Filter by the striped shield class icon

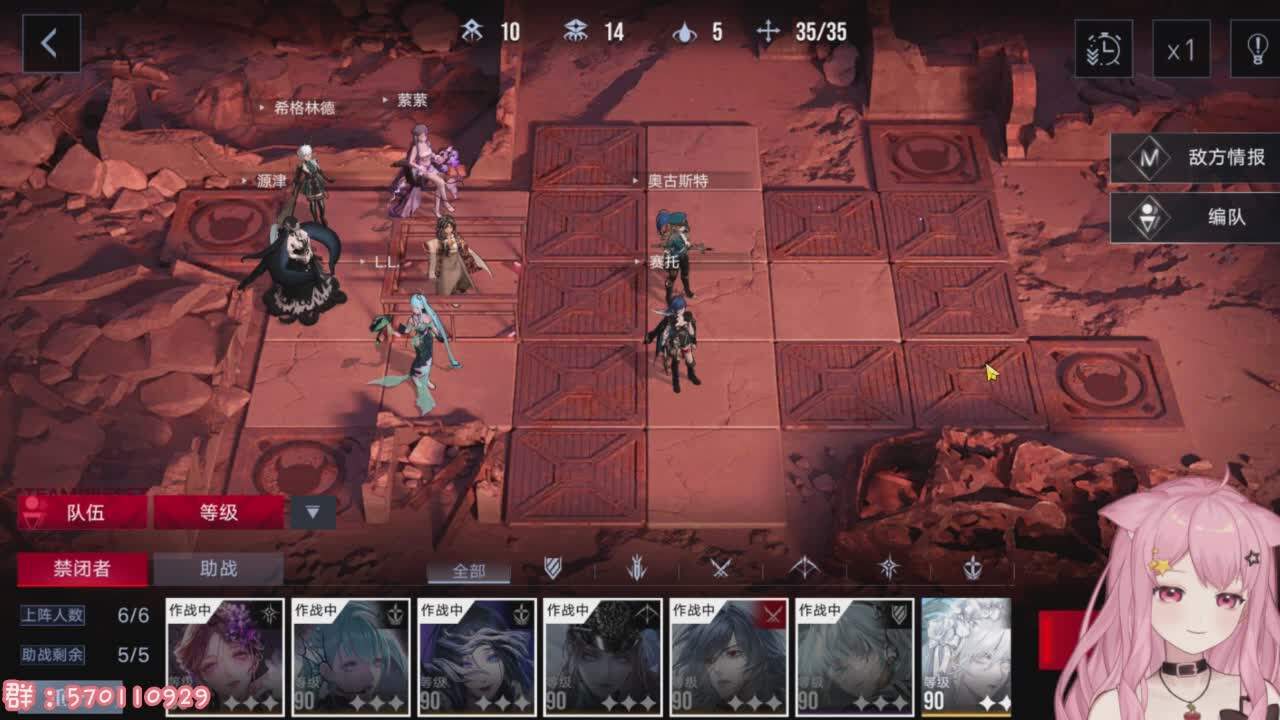coord(553,569)
